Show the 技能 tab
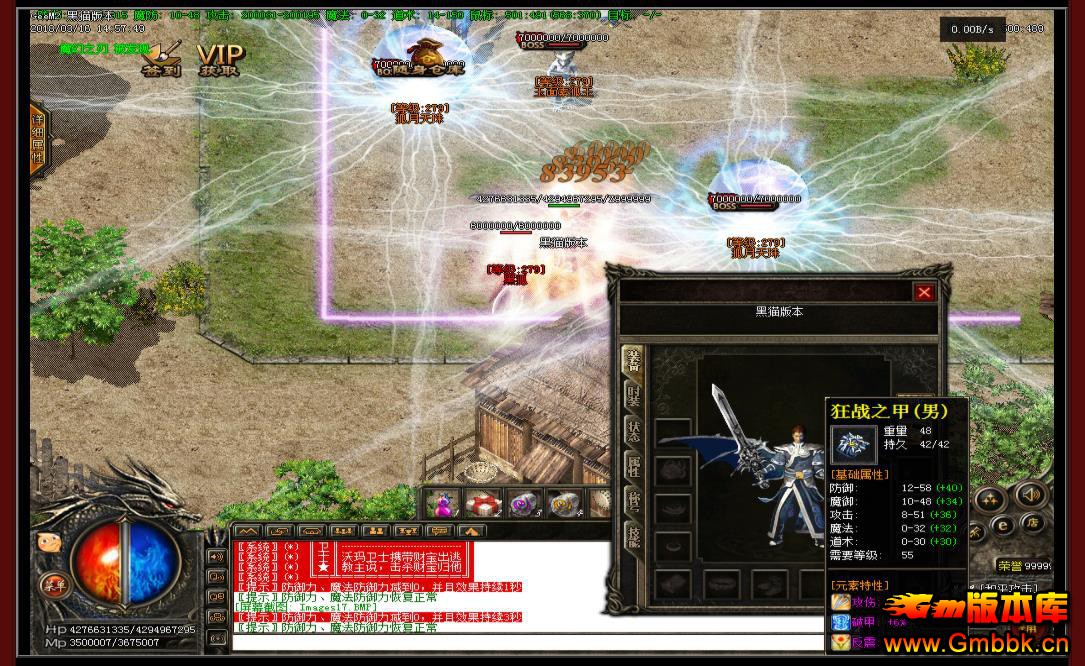This screenshot has width=1085, height=666. 633,537
